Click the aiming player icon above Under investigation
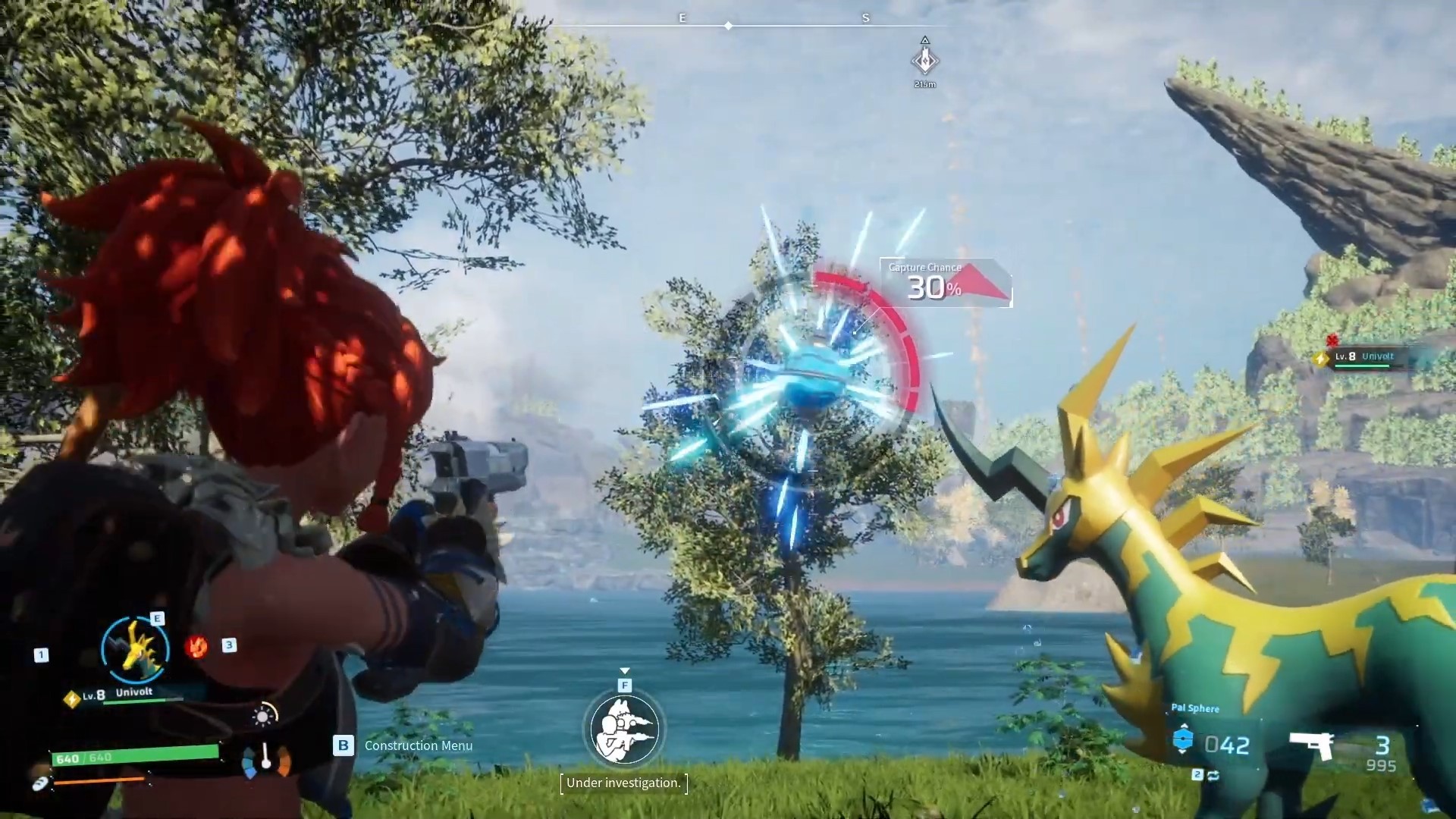Screen dimensions: 1456x819 click(623, 729)
